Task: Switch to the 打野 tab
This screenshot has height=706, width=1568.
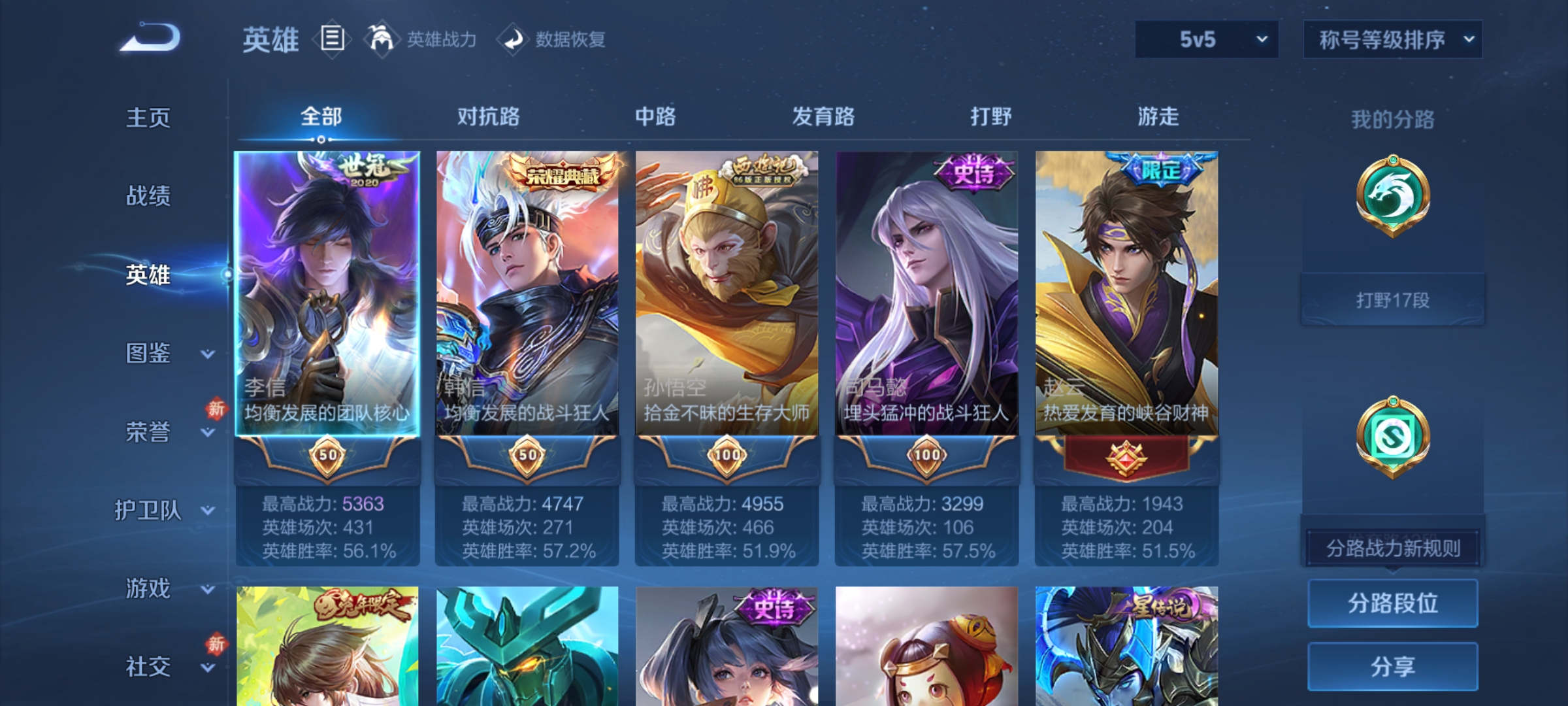Action: (990, 116)
